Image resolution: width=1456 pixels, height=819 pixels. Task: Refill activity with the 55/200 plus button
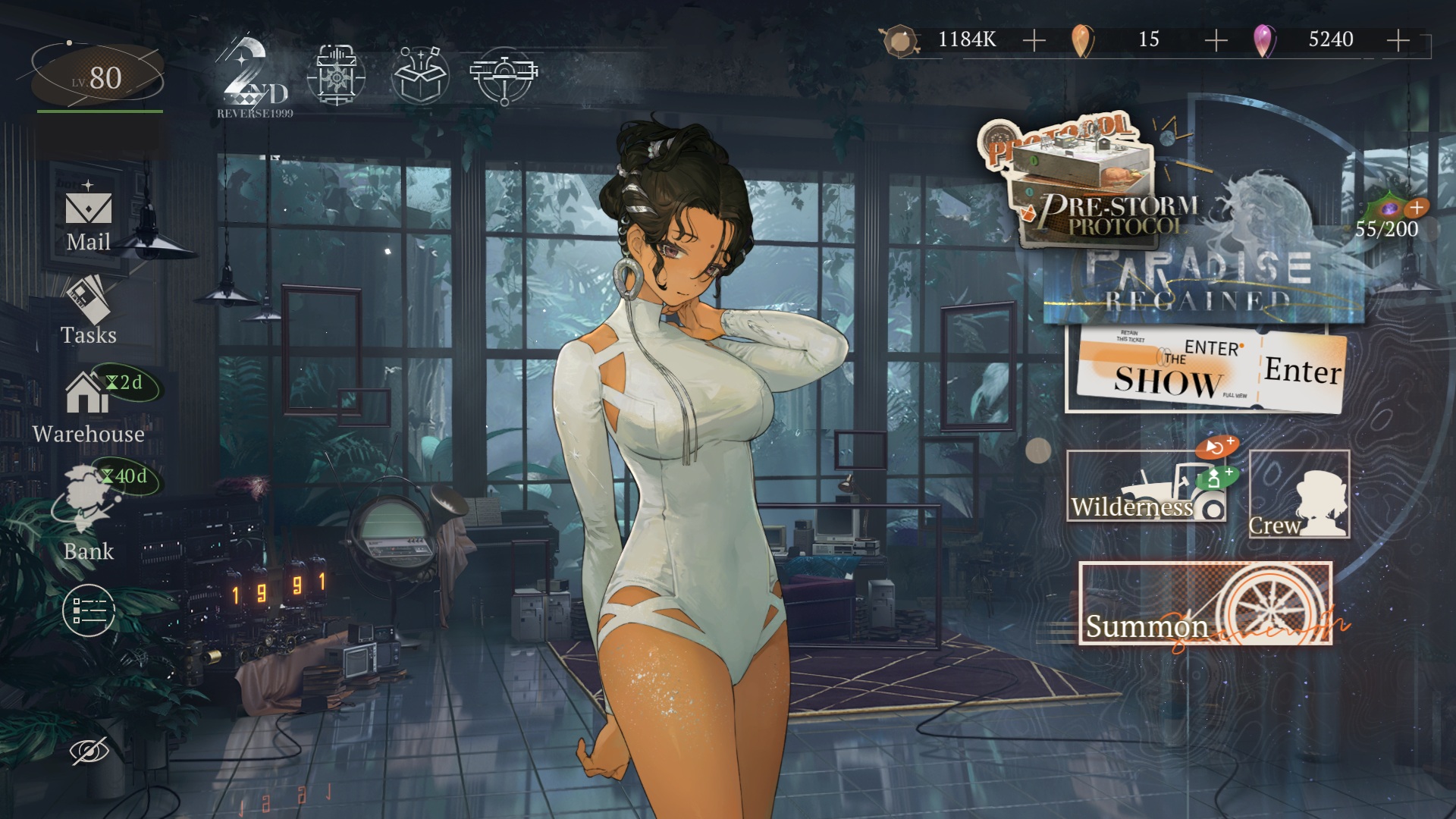tap(1417, 207)
